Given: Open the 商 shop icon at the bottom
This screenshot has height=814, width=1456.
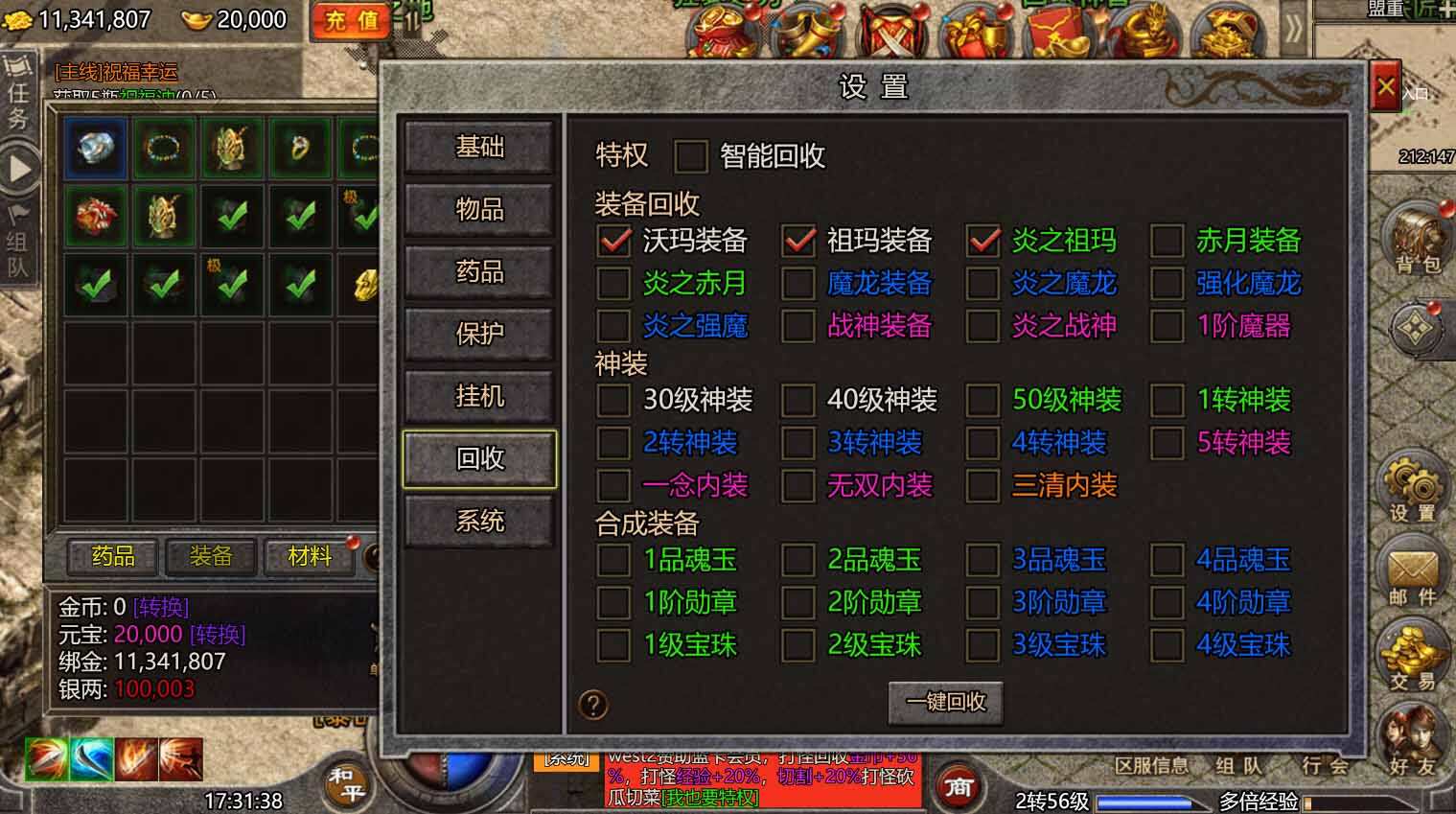Looking at the screenshot, I should point(958,786).
